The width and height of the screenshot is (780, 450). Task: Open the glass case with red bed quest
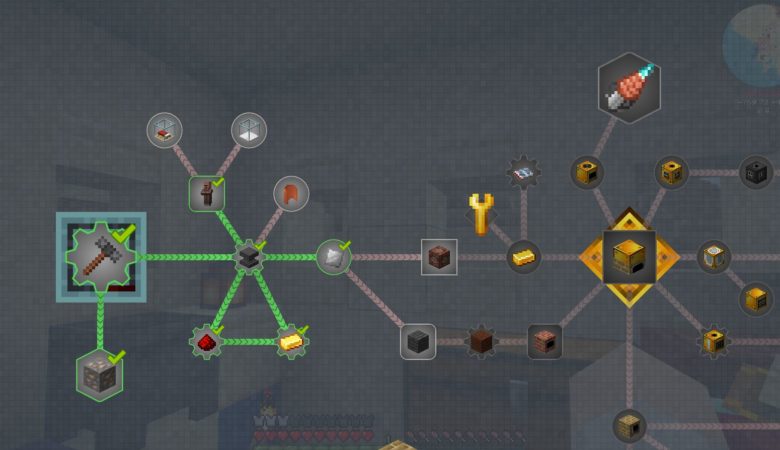[x=165, y=130]
